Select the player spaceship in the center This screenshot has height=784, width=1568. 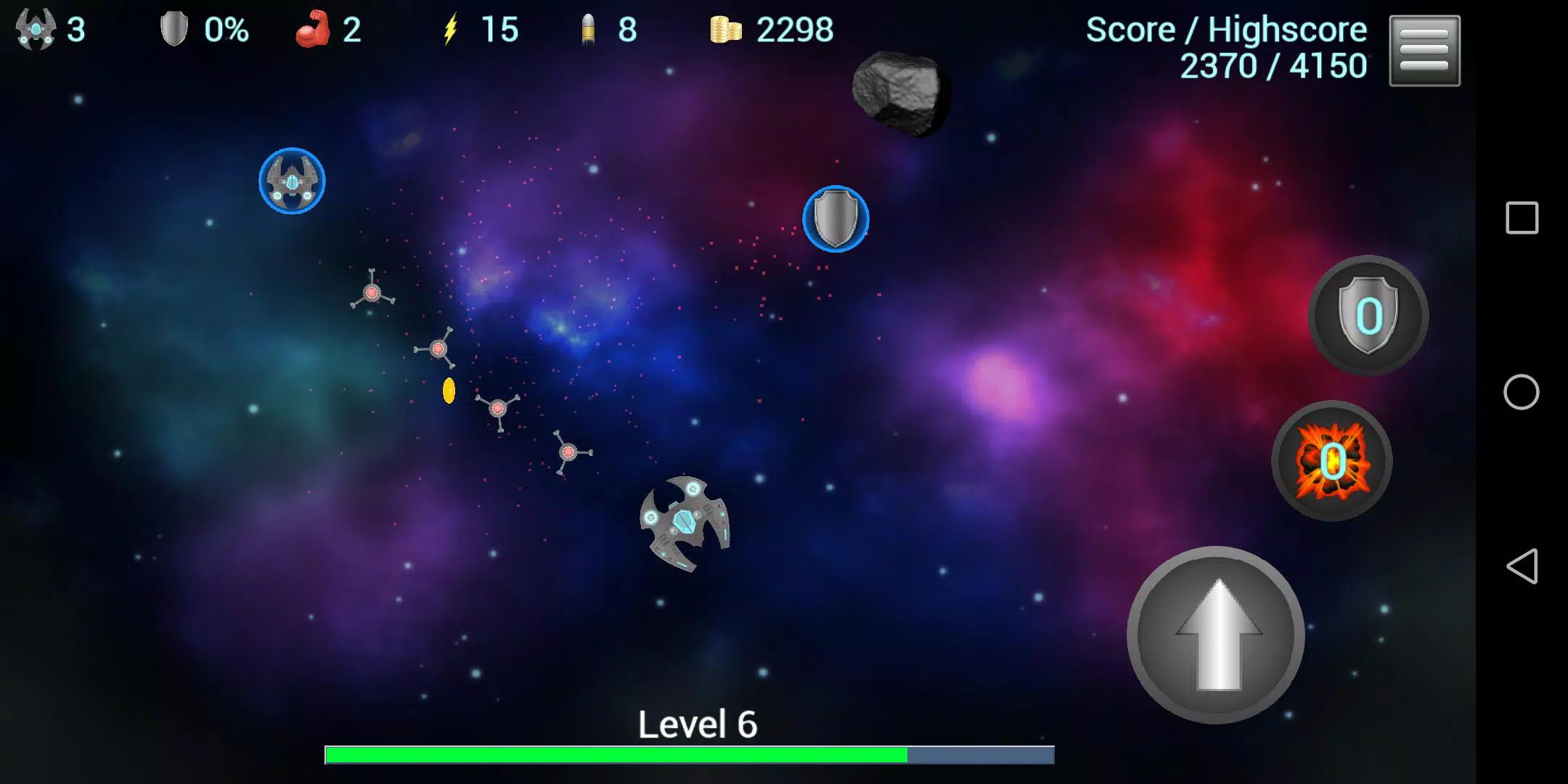[682, 523]
